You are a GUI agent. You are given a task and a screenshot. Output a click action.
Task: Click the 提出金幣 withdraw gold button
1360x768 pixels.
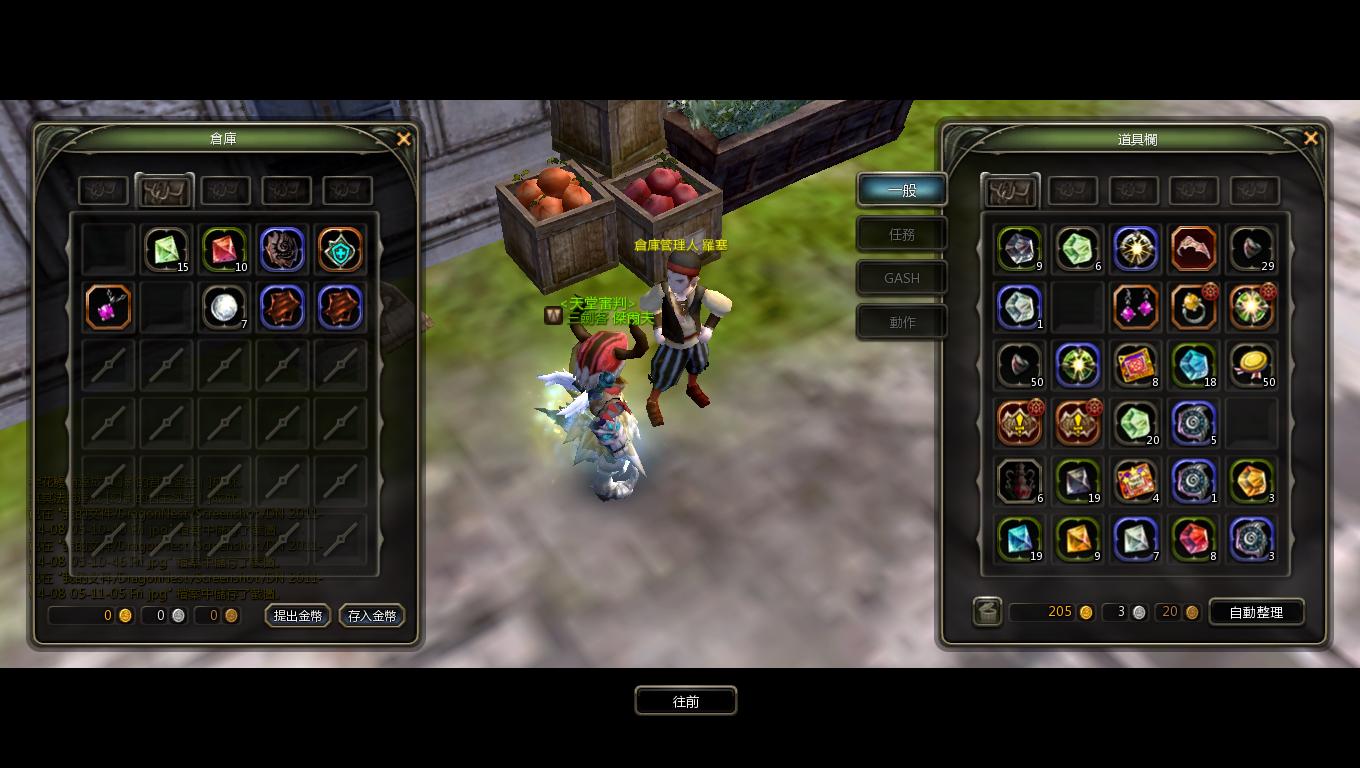(298, 616)
